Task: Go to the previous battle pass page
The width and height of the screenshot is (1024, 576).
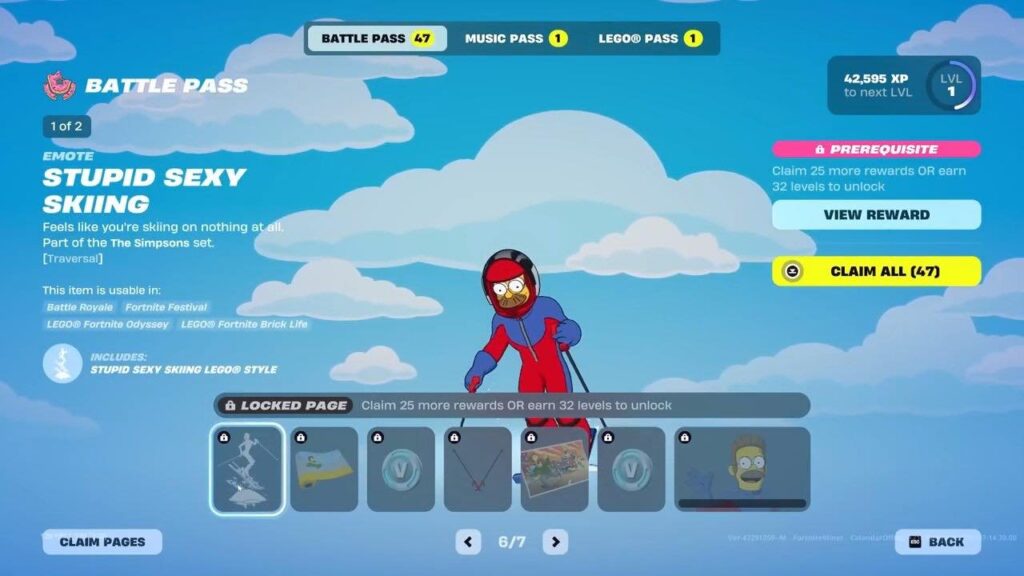Action: click(468, 542)
